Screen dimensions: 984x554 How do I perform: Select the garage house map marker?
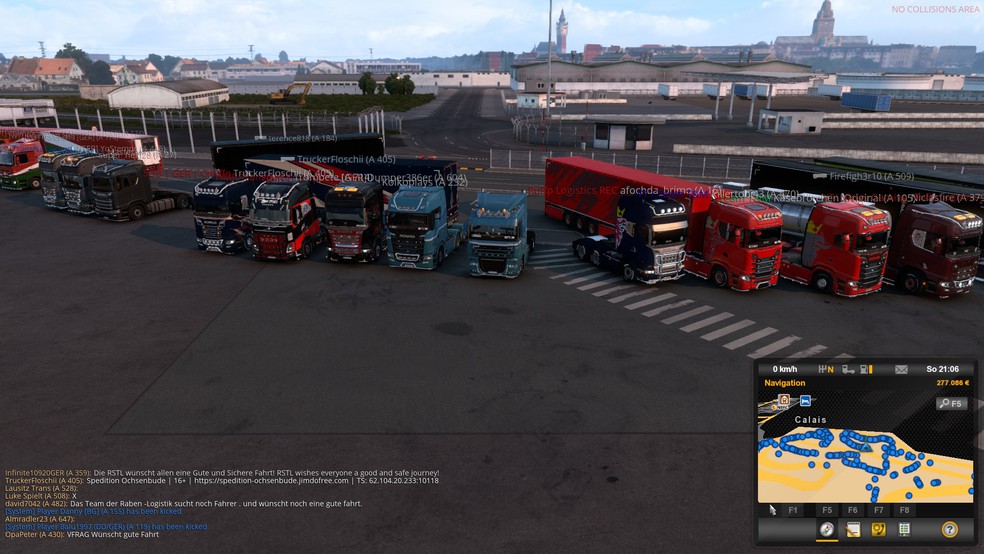click(784, 400)
